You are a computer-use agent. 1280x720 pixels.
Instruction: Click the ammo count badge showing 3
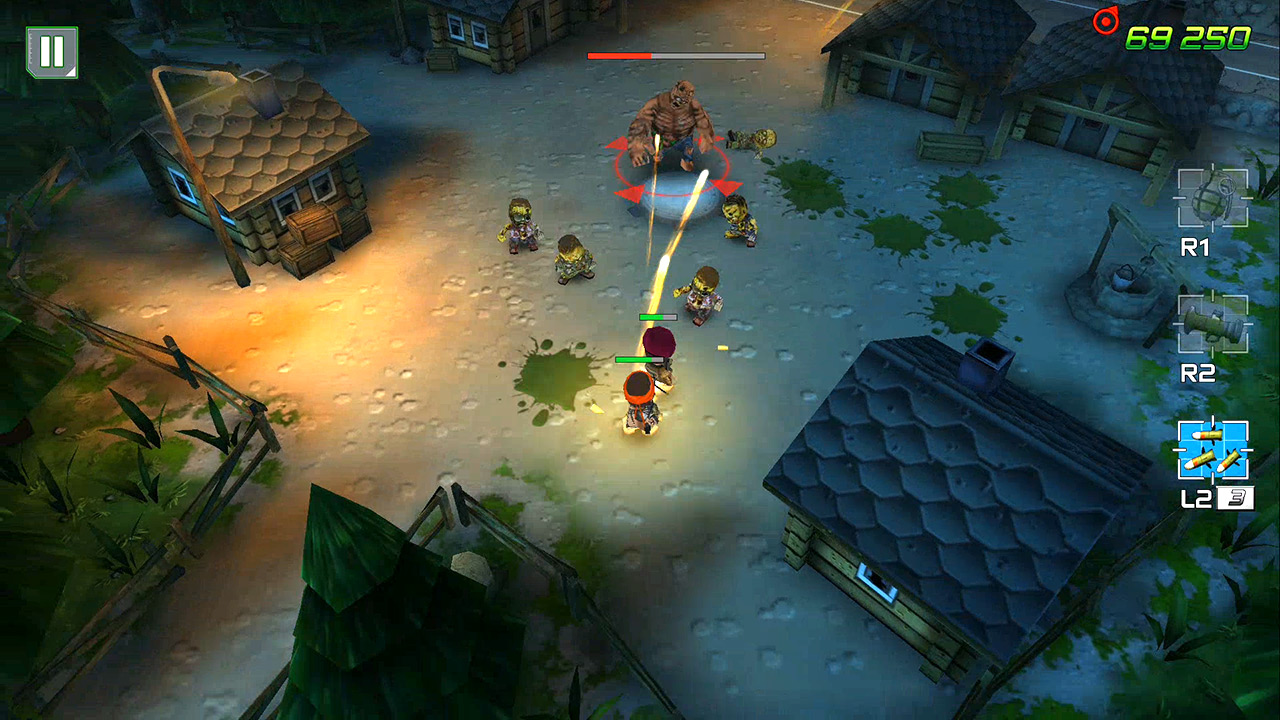pos(1236,497)
